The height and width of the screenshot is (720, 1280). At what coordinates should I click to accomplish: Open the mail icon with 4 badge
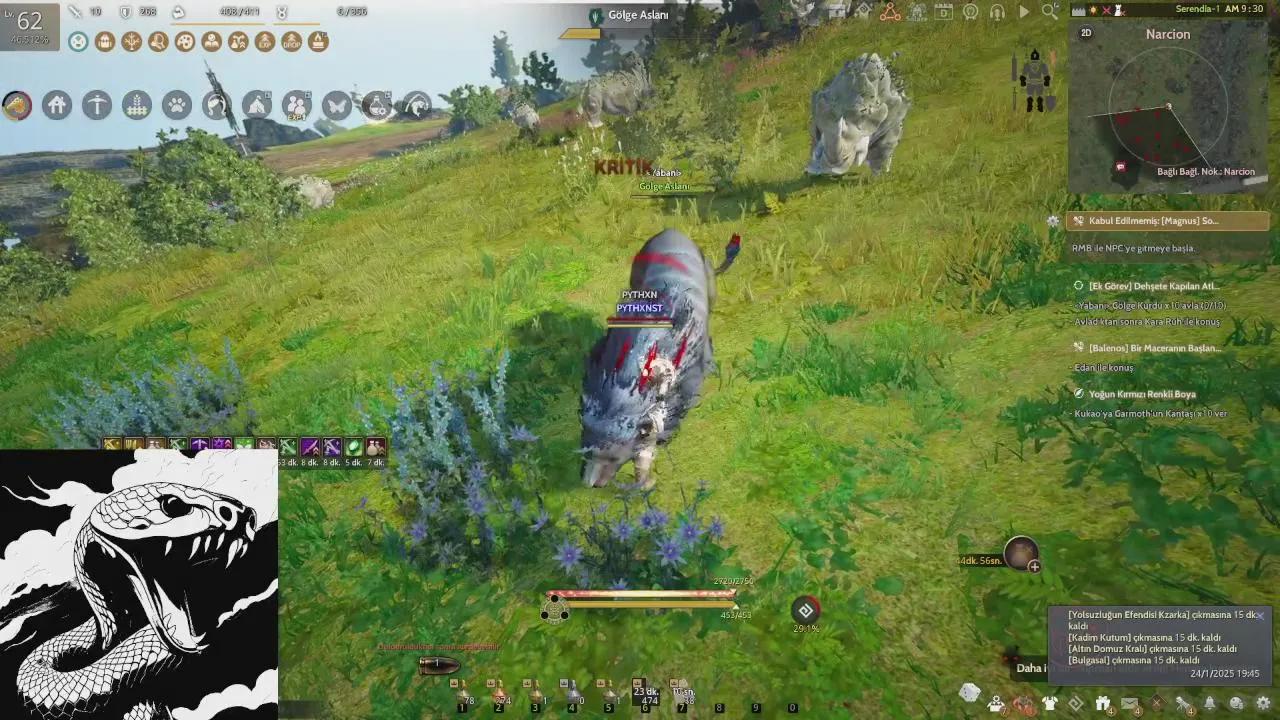(x=1128, y=701)
